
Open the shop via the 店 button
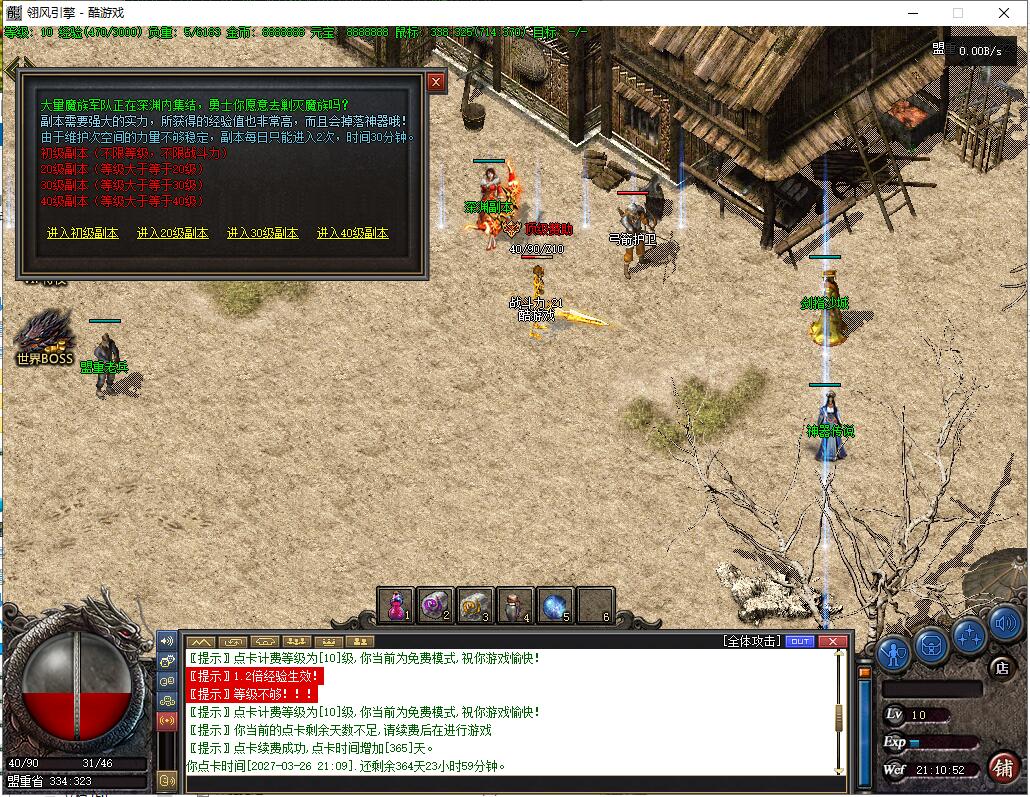pos(998,667)
